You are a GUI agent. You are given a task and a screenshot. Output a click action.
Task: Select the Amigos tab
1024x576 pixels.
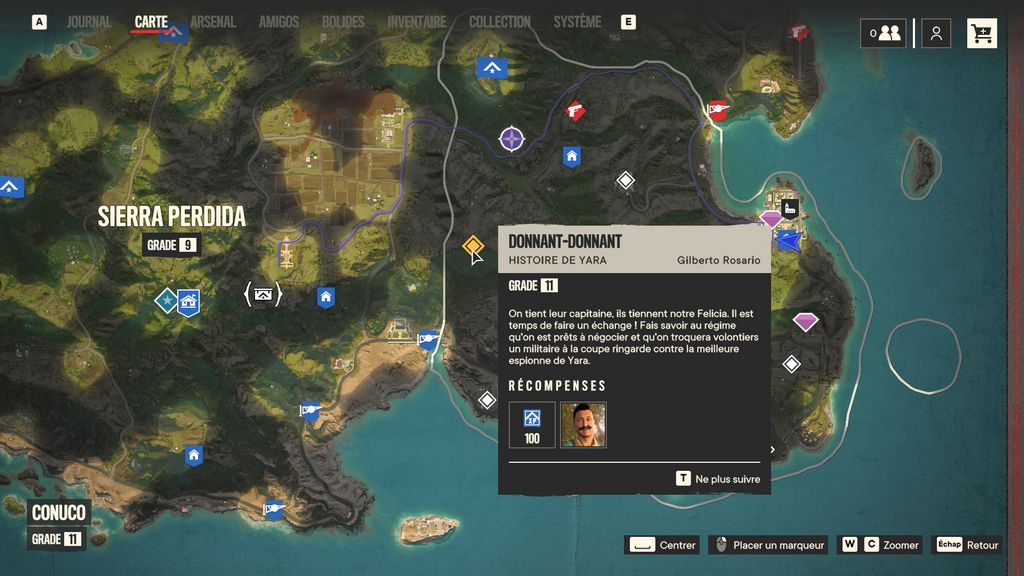[279, 22]
